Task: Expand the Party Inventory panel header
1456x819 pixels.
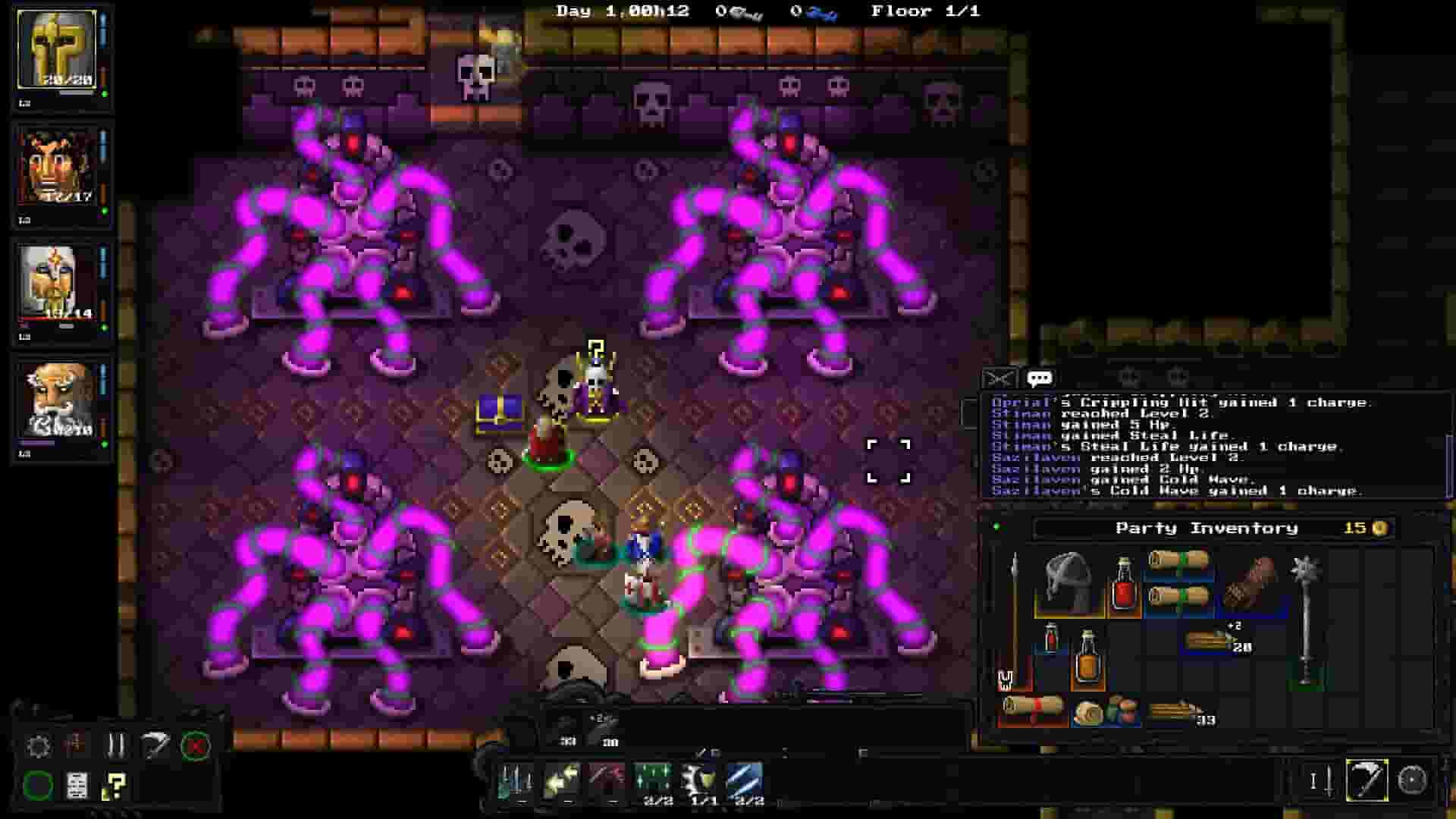Action: click(x=1206, y=527)
